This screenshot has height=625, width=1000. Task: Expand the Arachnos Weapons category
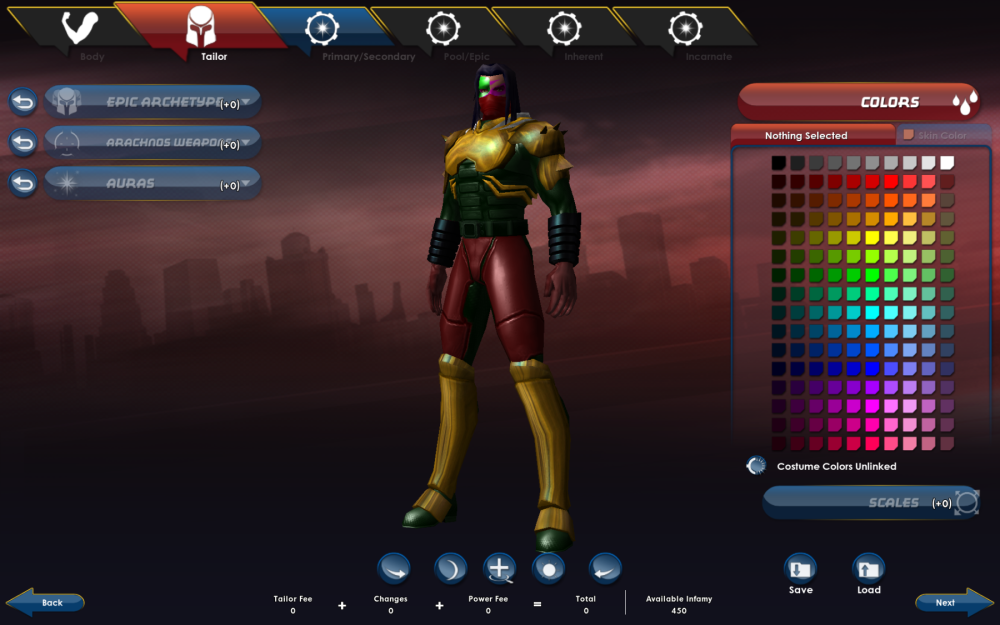pyautogui.click(x=152, y=143)
